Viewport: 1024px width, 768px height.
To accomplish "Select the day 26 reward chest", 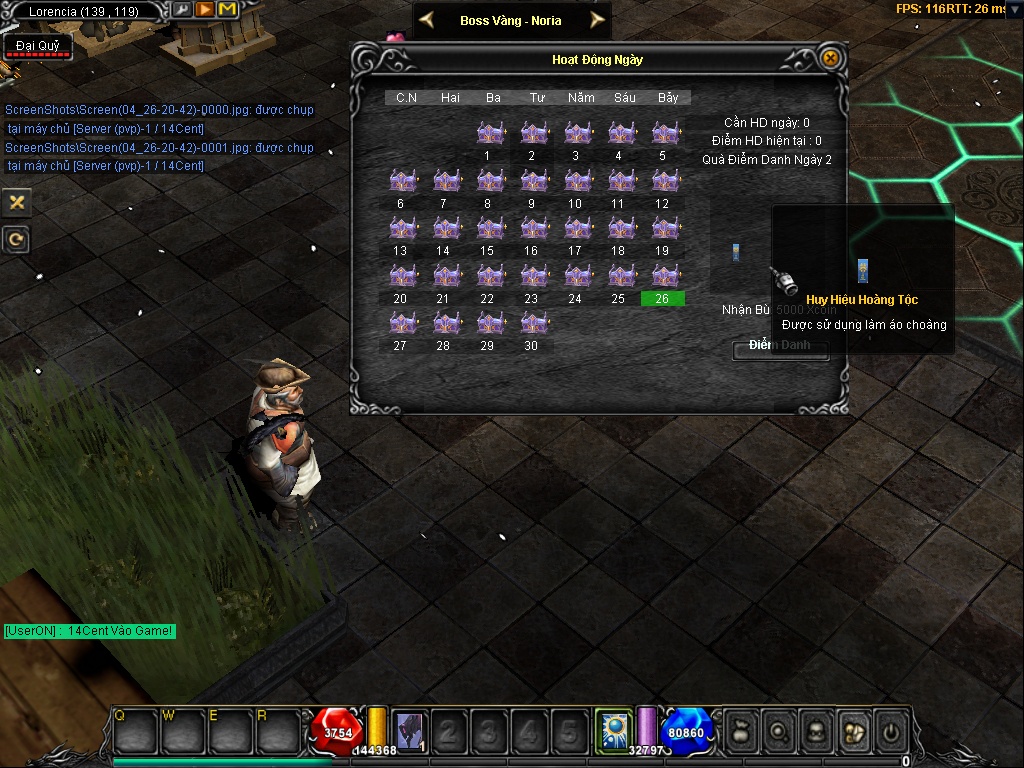I will click(662, 276).
